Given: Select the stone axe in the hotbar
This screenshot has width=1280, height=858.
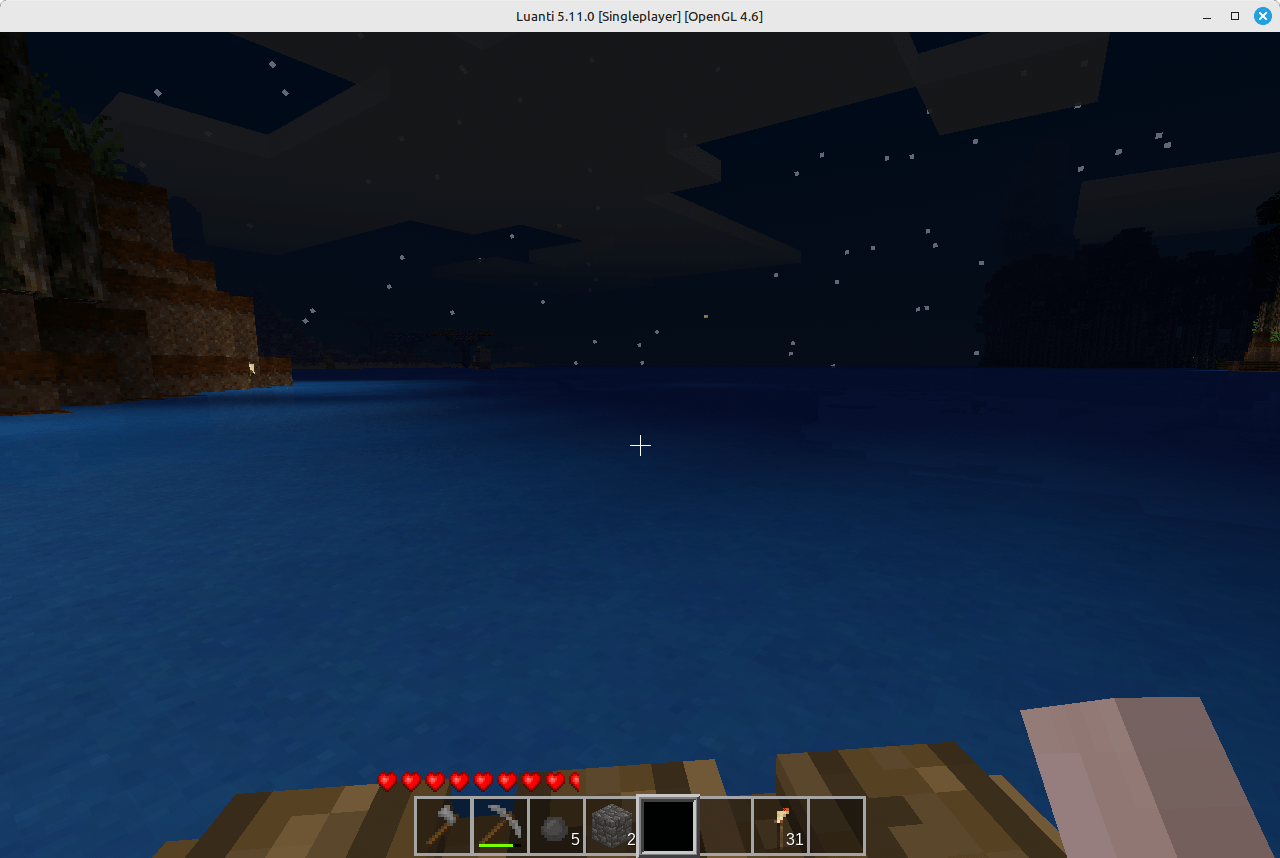Looking at the screenshot, I should tap(444, 824).
